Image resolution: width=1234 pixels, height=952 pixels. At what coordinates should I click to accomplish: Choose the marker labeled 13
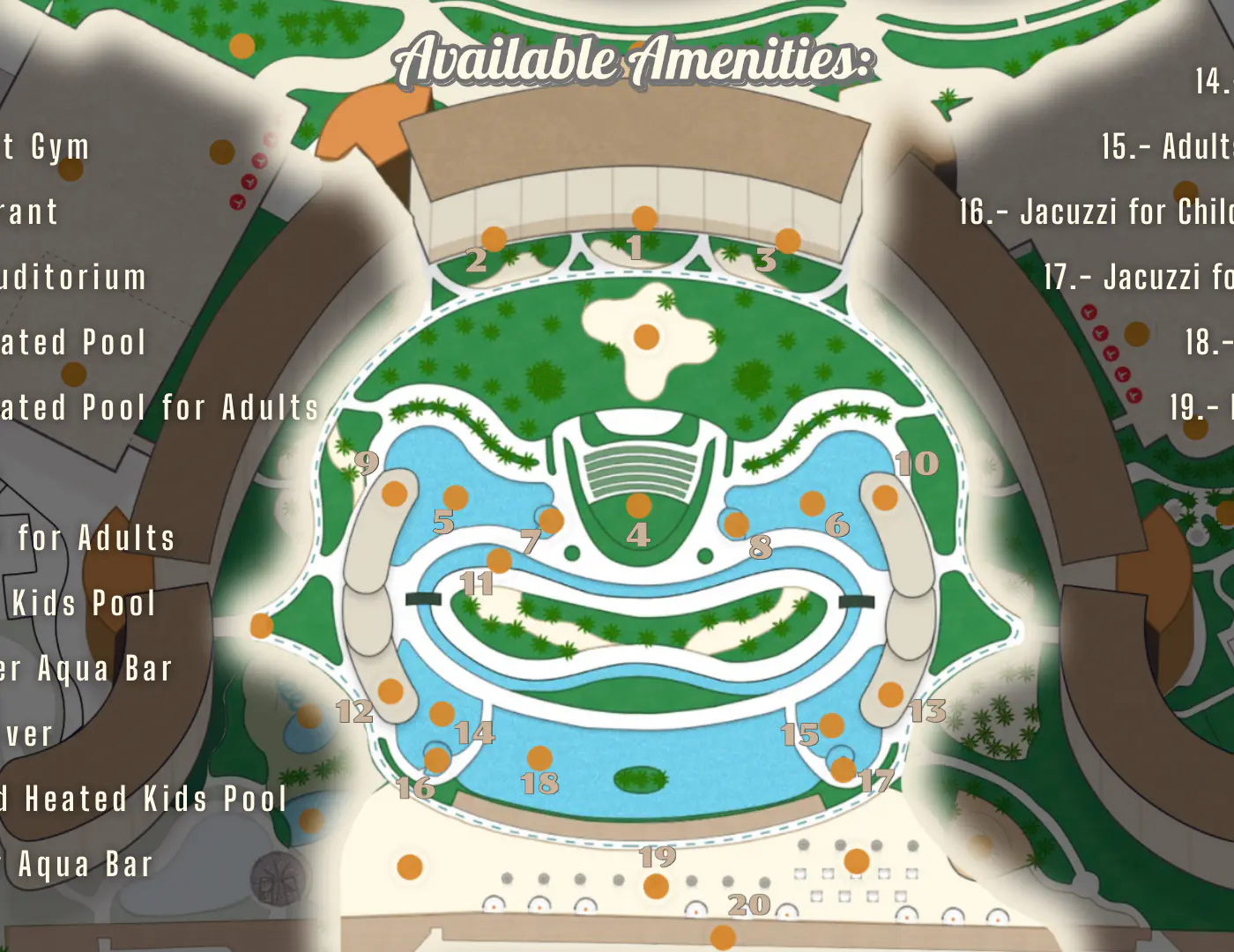890,695
